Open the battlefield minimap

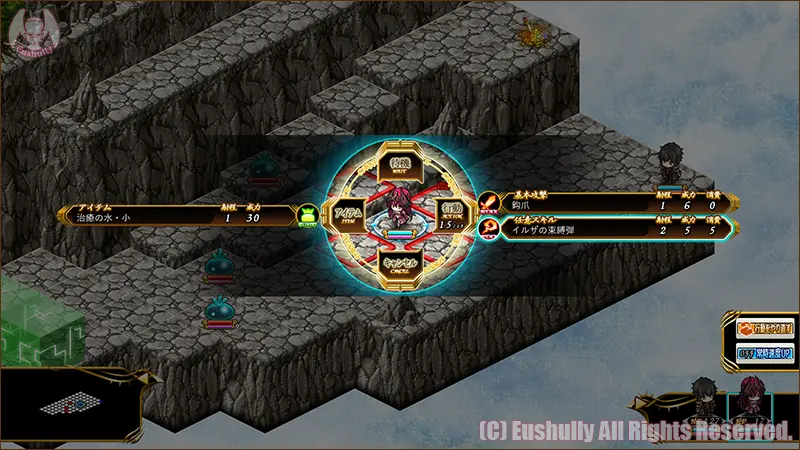[x=70, y=407]
